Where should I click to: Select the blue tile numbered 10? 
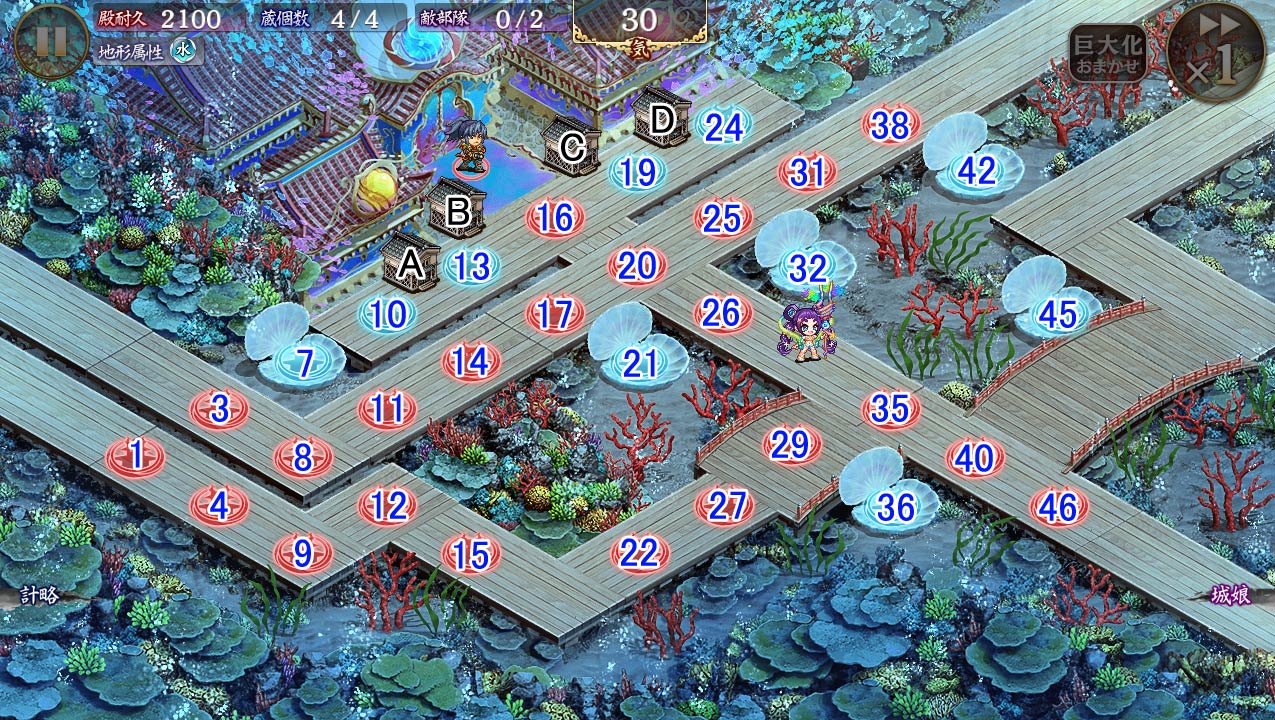388,314
